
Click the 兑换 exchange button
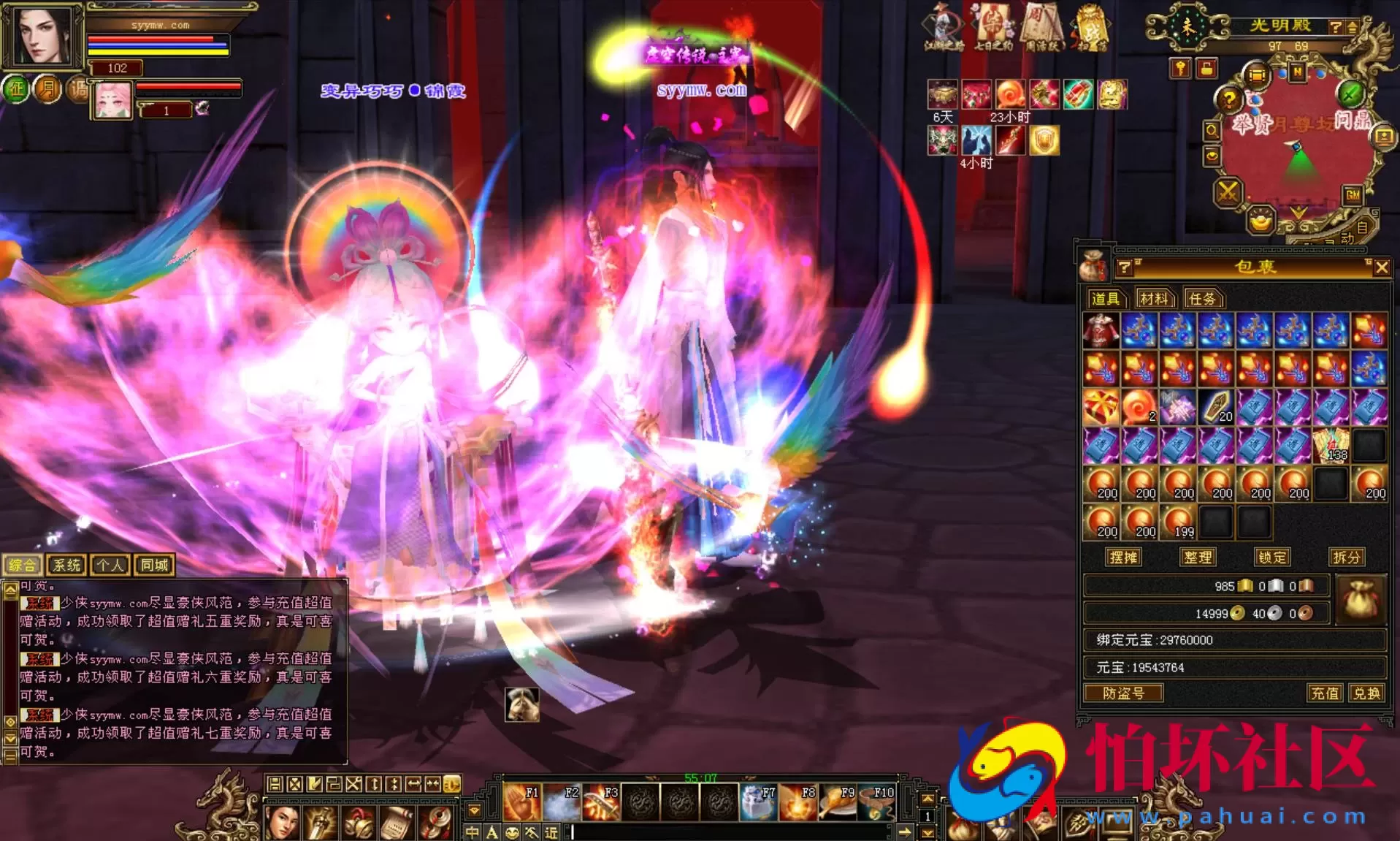tap(1366, 693)
